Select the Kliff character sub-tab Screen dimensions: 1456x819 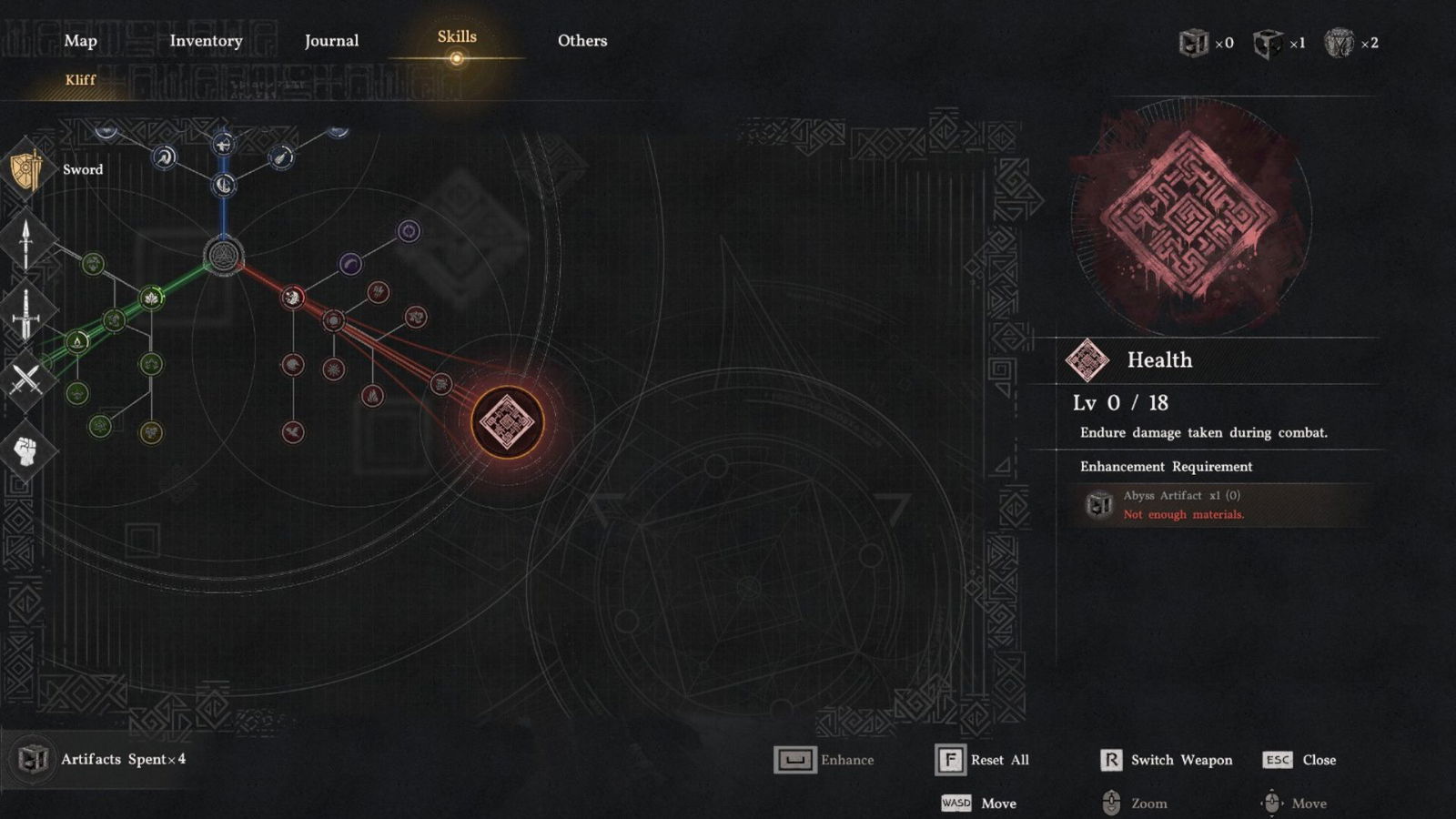(x=80, y=80)
